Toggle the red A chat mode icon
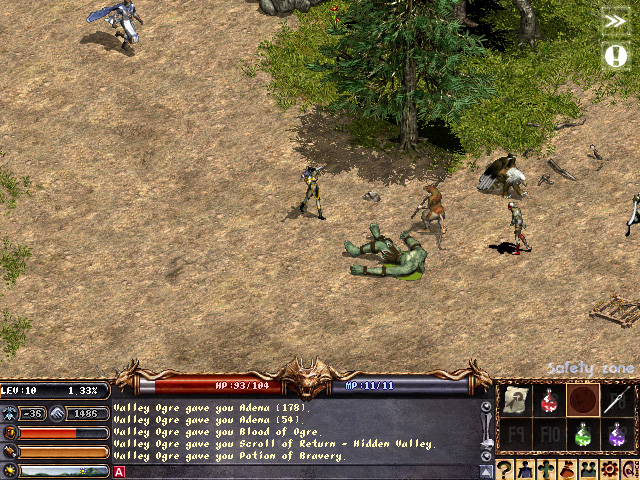Screen dimensions: 640x480 pyautogui.click(x=119, y=471)
